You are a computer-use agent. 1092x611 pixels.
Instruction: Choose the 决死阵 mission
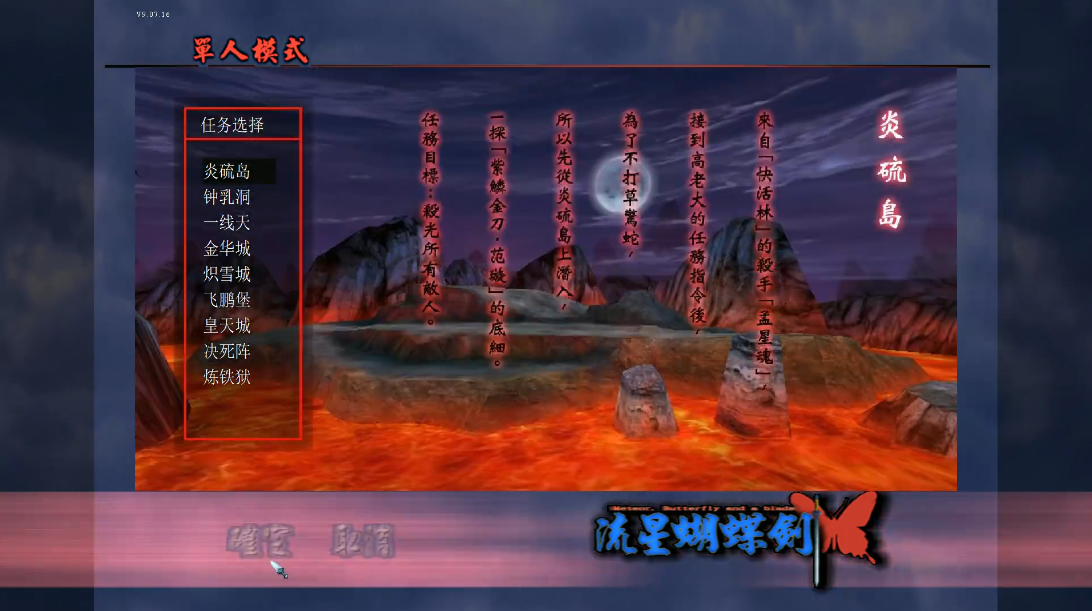click(x=227, y=352)
